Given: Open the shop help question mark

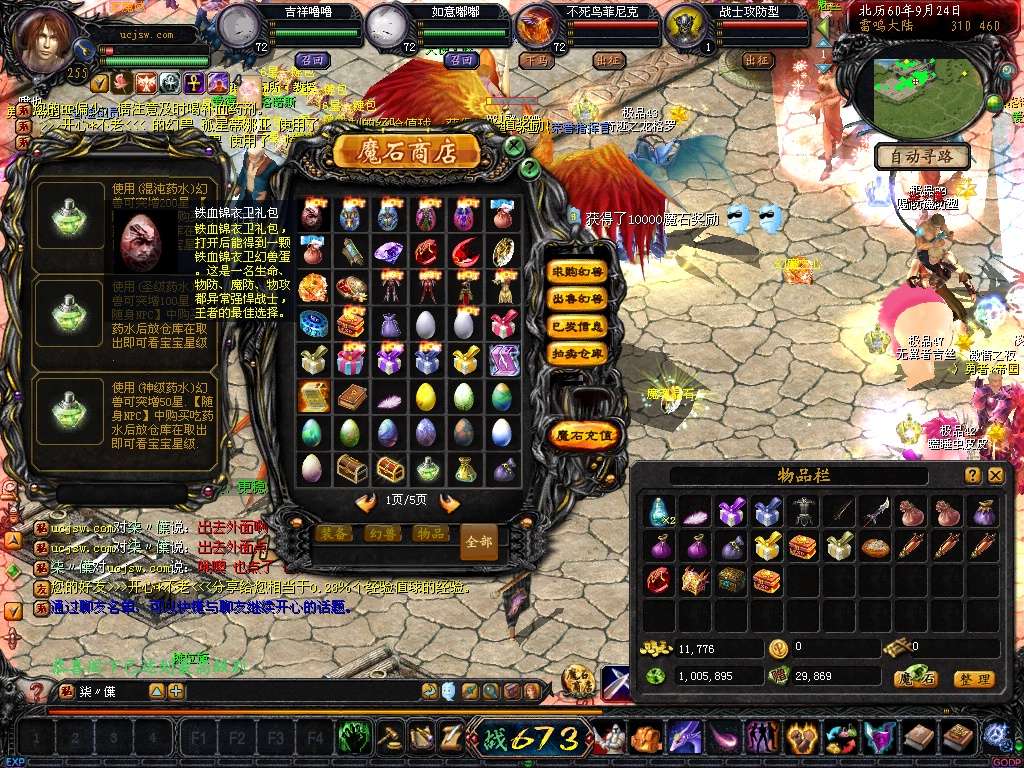Looking at the screenshot, I should pos(530,169).
